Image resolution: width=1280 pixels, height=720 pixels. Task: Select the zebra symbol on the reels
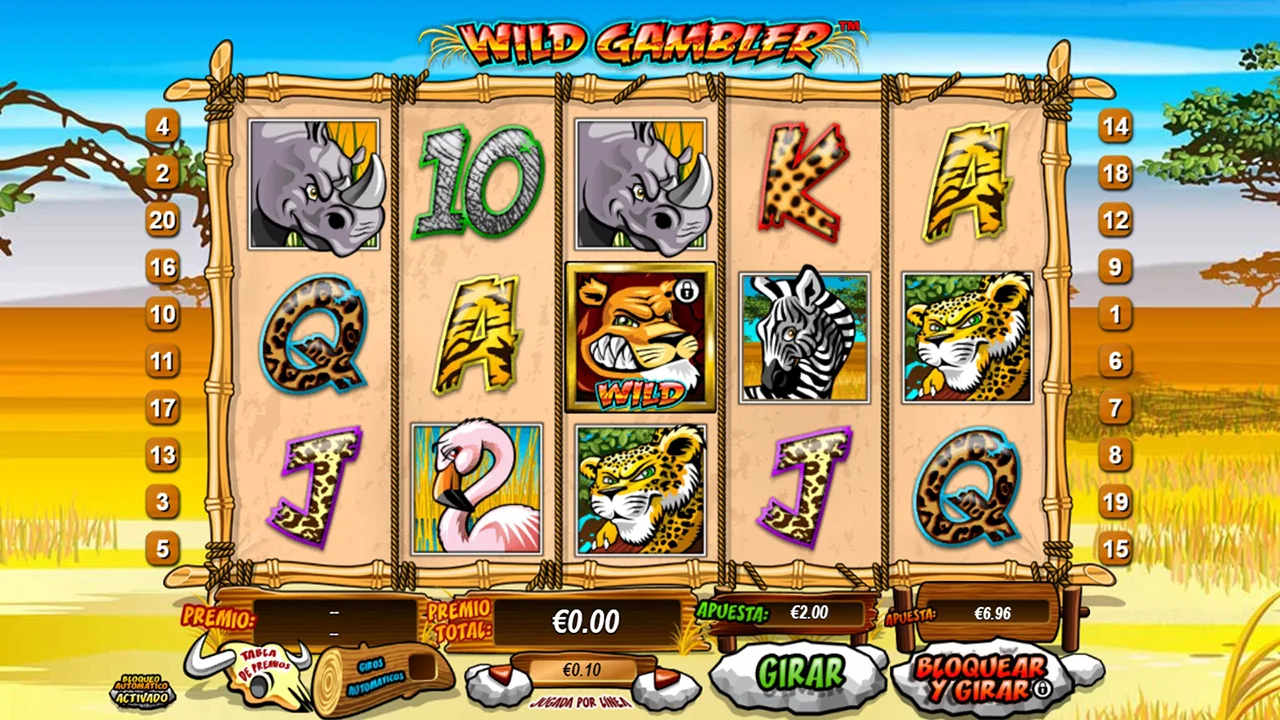click(x=805, y=338)
